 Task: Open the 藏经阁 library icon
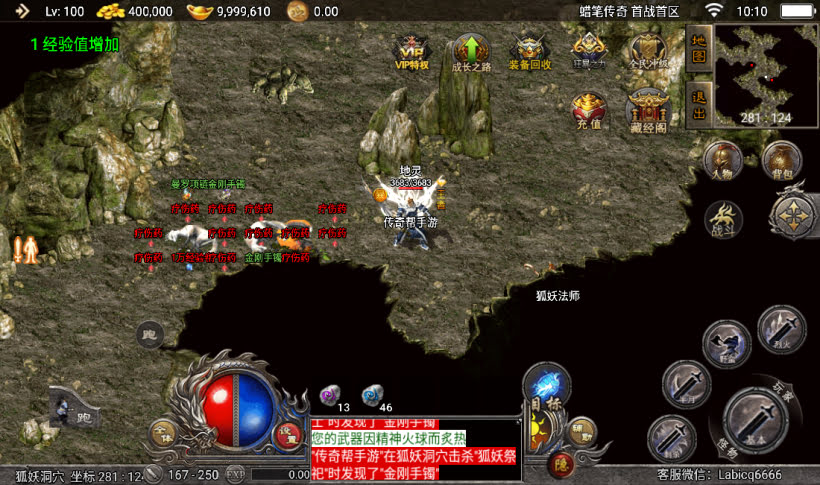pyautogui.click(x=647, y=111)
